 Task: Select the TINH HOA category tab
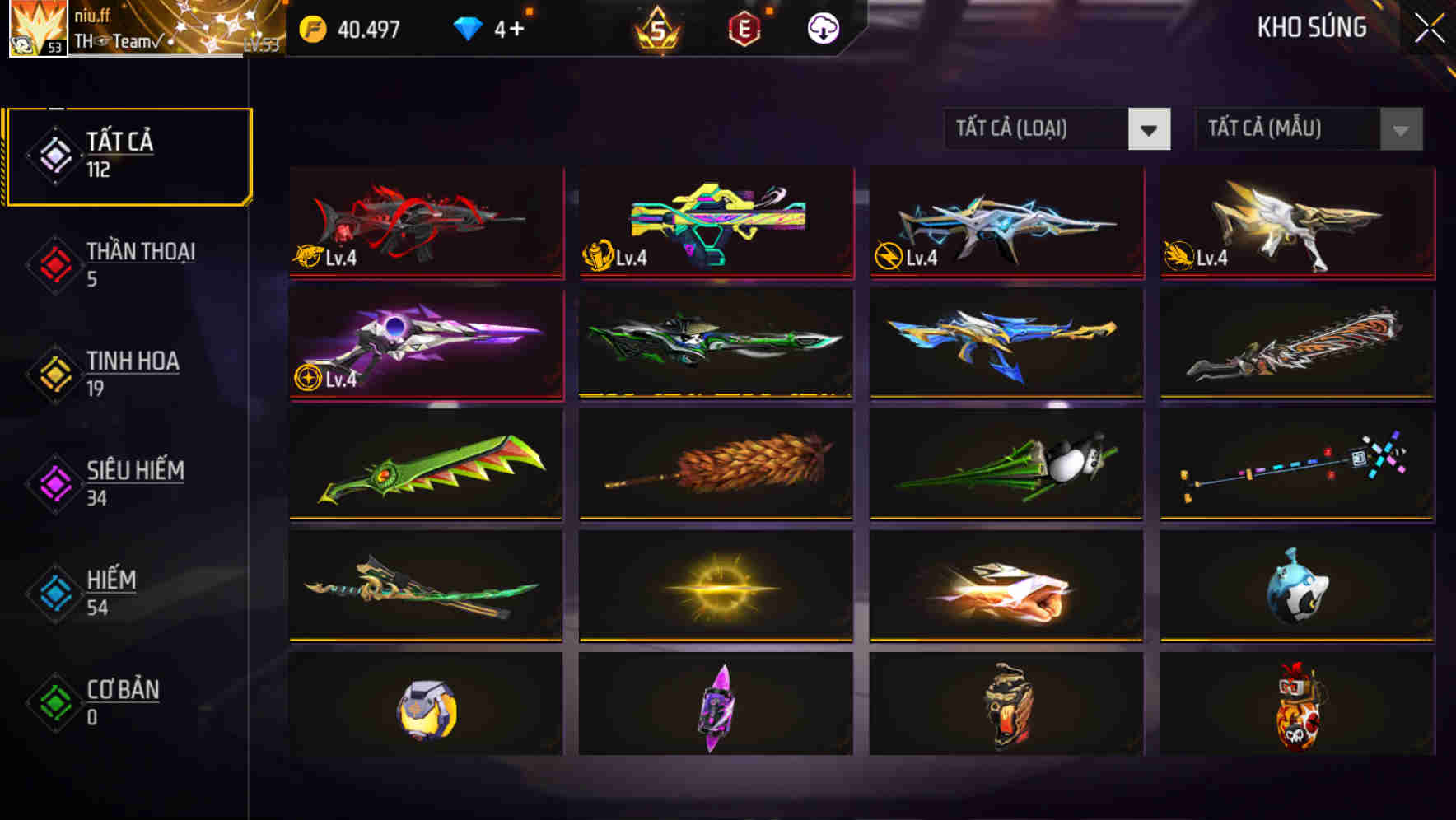click(49, 374)
